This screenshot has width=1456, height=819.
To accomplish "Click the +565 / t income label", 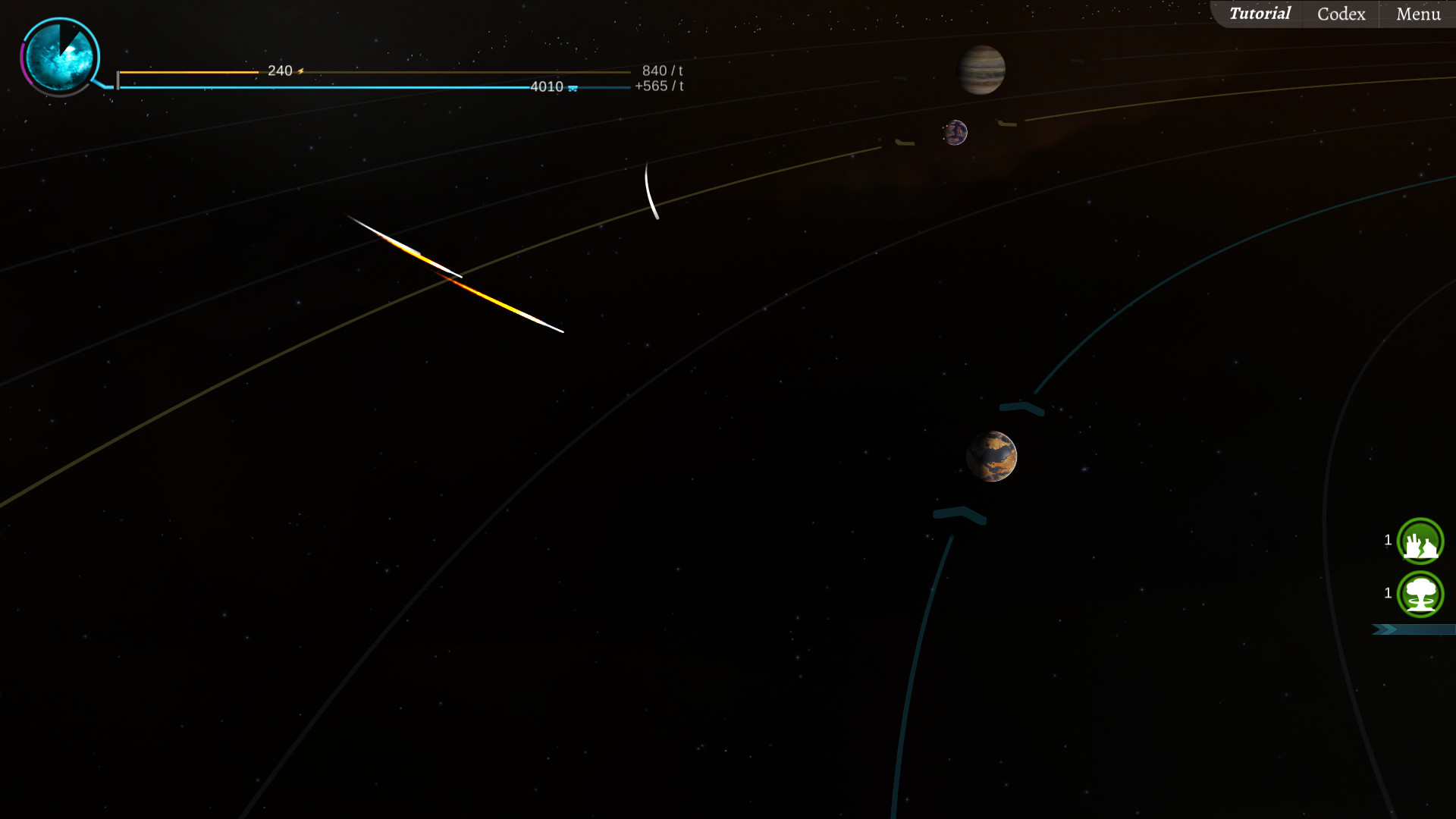I will coord(658,86).
